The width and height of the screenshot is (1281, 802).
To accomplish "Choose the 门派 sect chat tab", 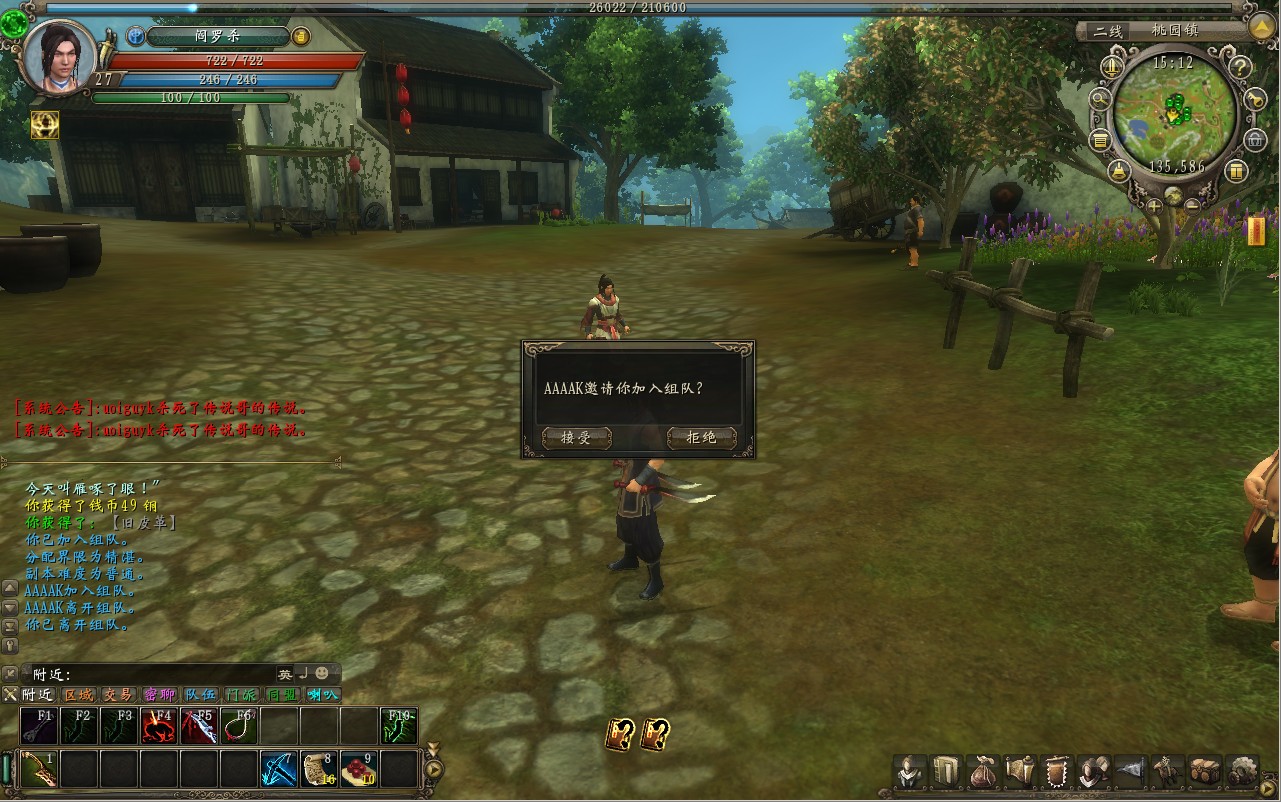I will (x=241, y=694).
